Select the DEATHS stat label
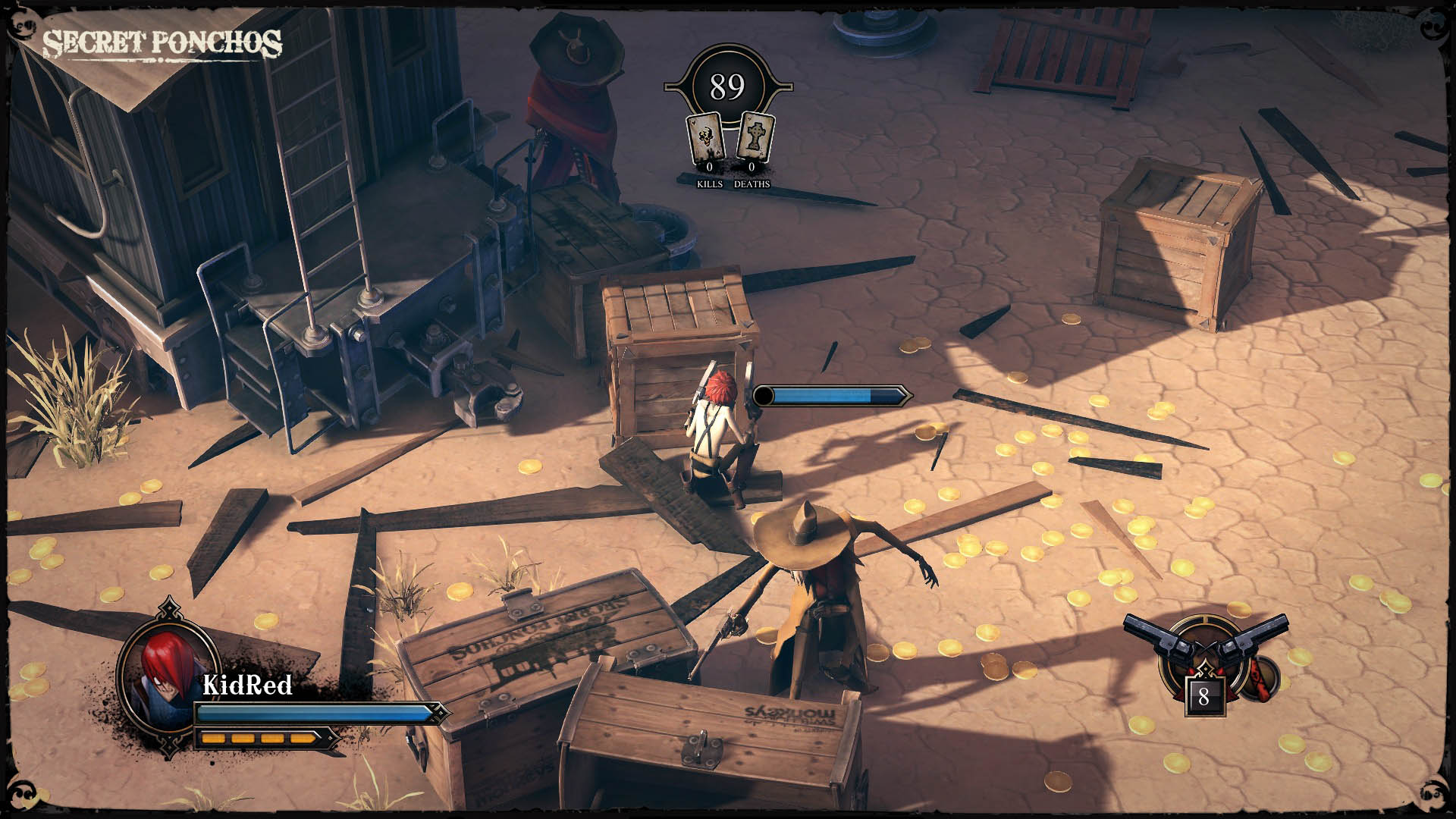The image size is (1456, 819). (752, 184)
